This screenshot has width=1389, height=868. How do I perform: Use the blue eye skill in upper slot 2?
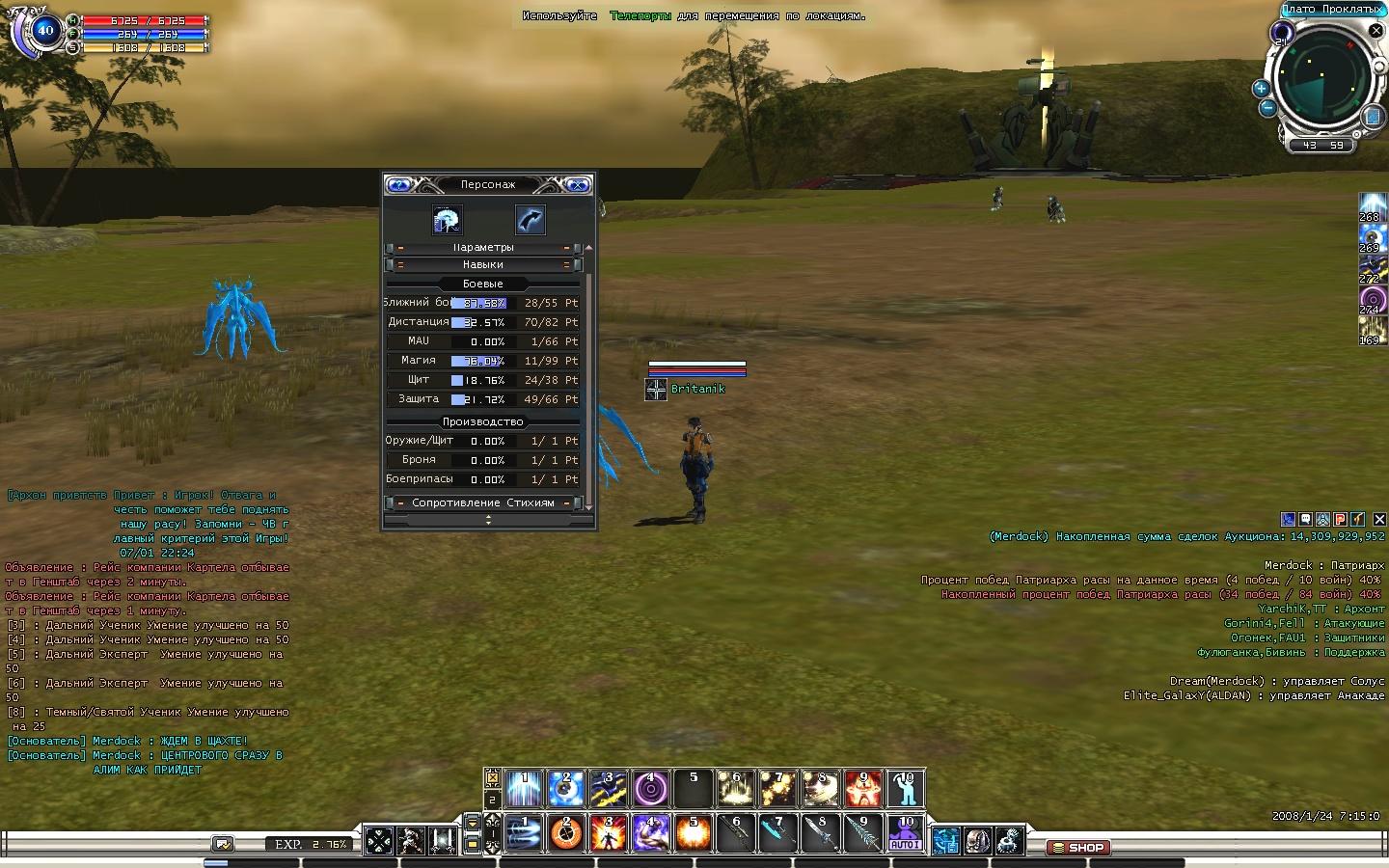[x=566, y=789]
